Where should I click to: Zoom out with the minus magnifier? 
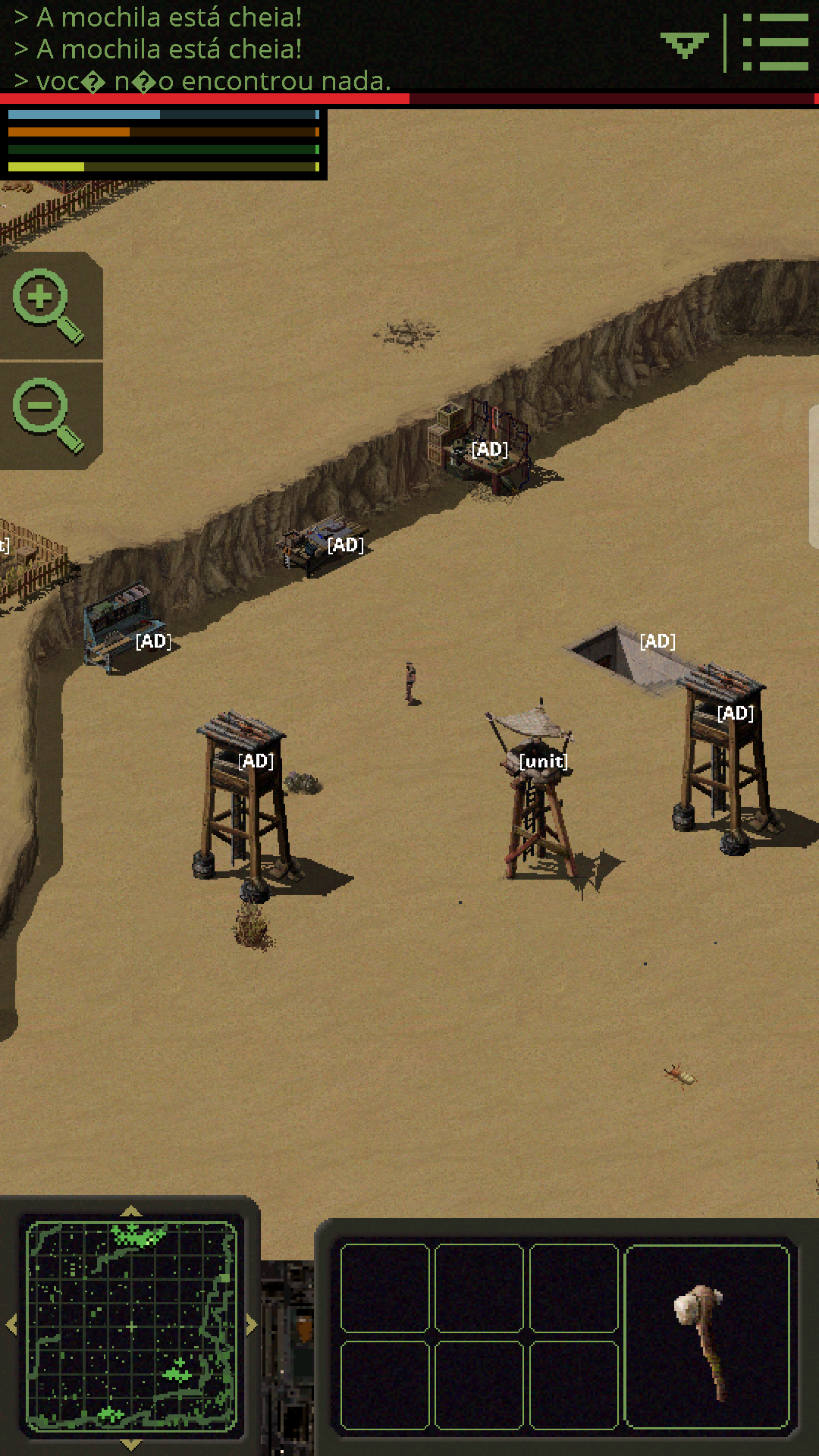pyautogui.click(x=48, y=415)
